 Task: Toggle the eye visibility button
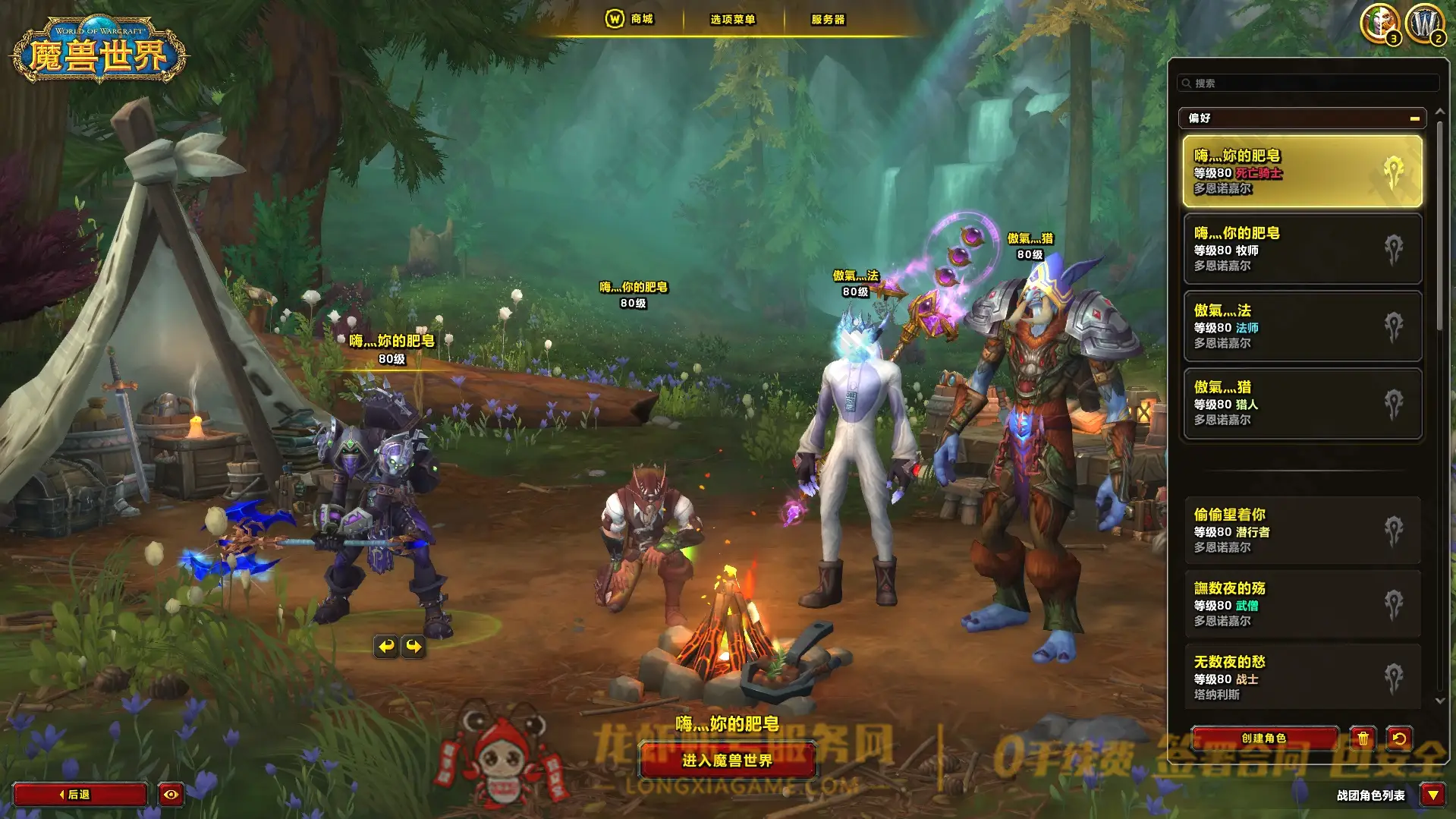coord(171,794)
